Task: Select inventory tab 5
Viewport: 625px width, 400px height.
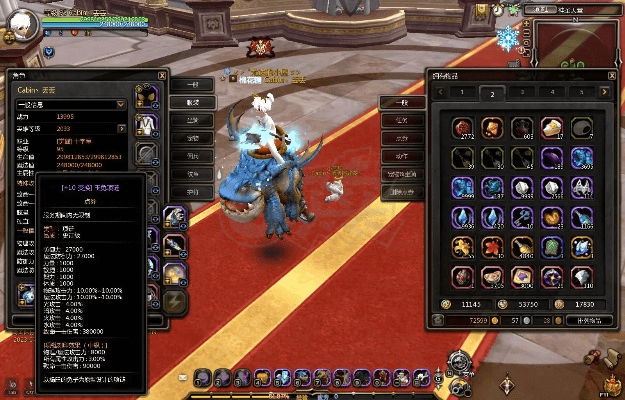Action: [x=580, y=93]
